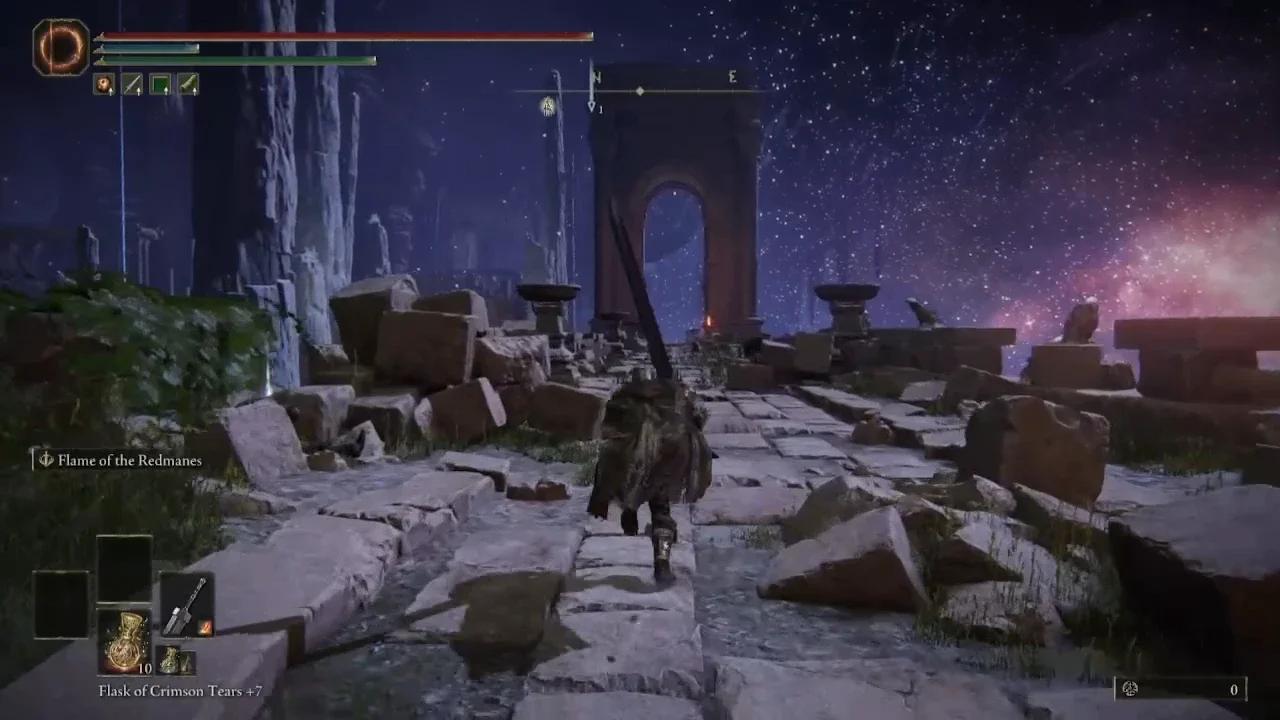Click the white diamond compass indicator
This screenshot has width=1280, height=720.
click(x=640, y=90)
